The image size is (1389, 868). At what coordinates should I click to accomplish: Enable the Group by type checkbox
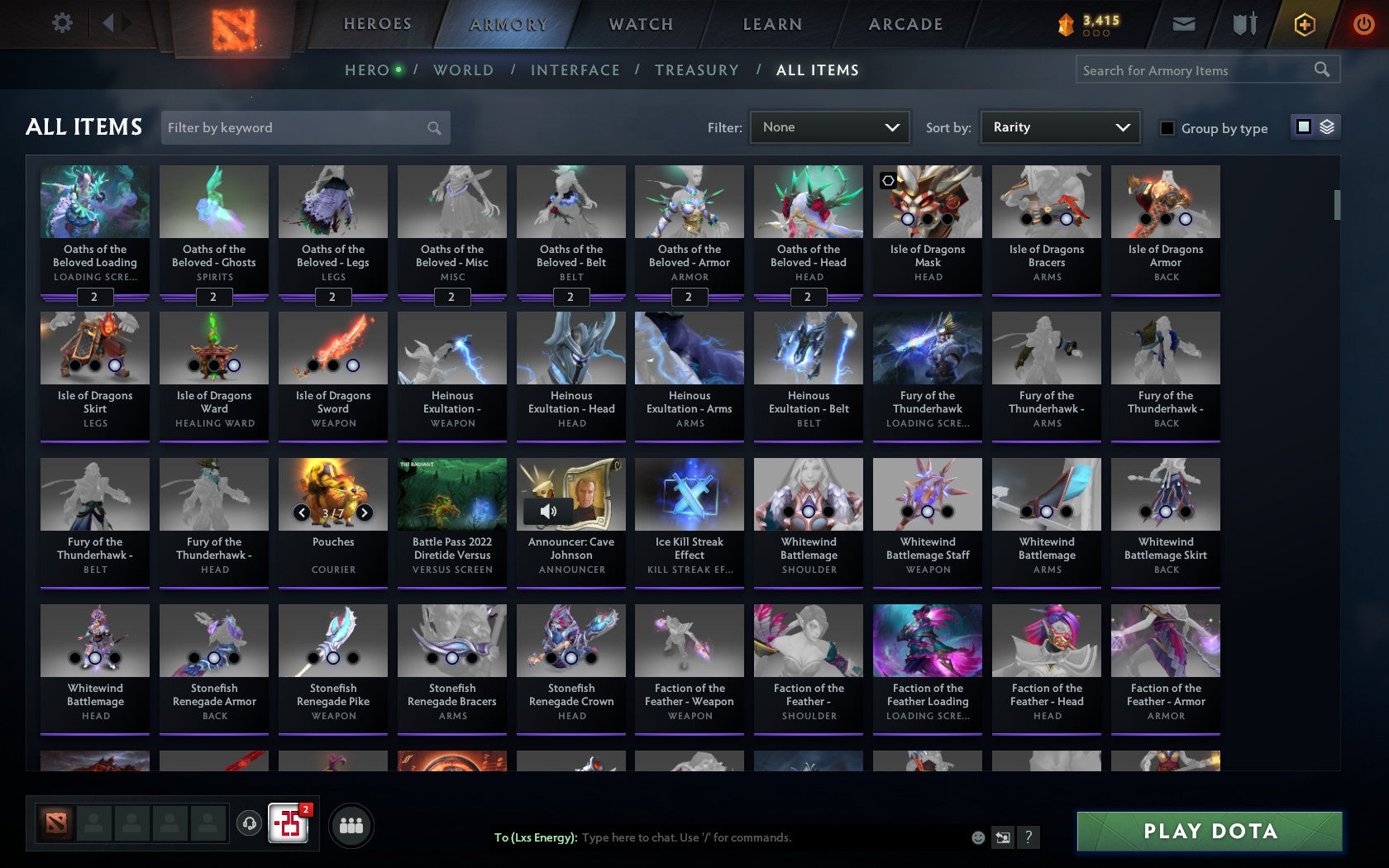(1166, 128)
